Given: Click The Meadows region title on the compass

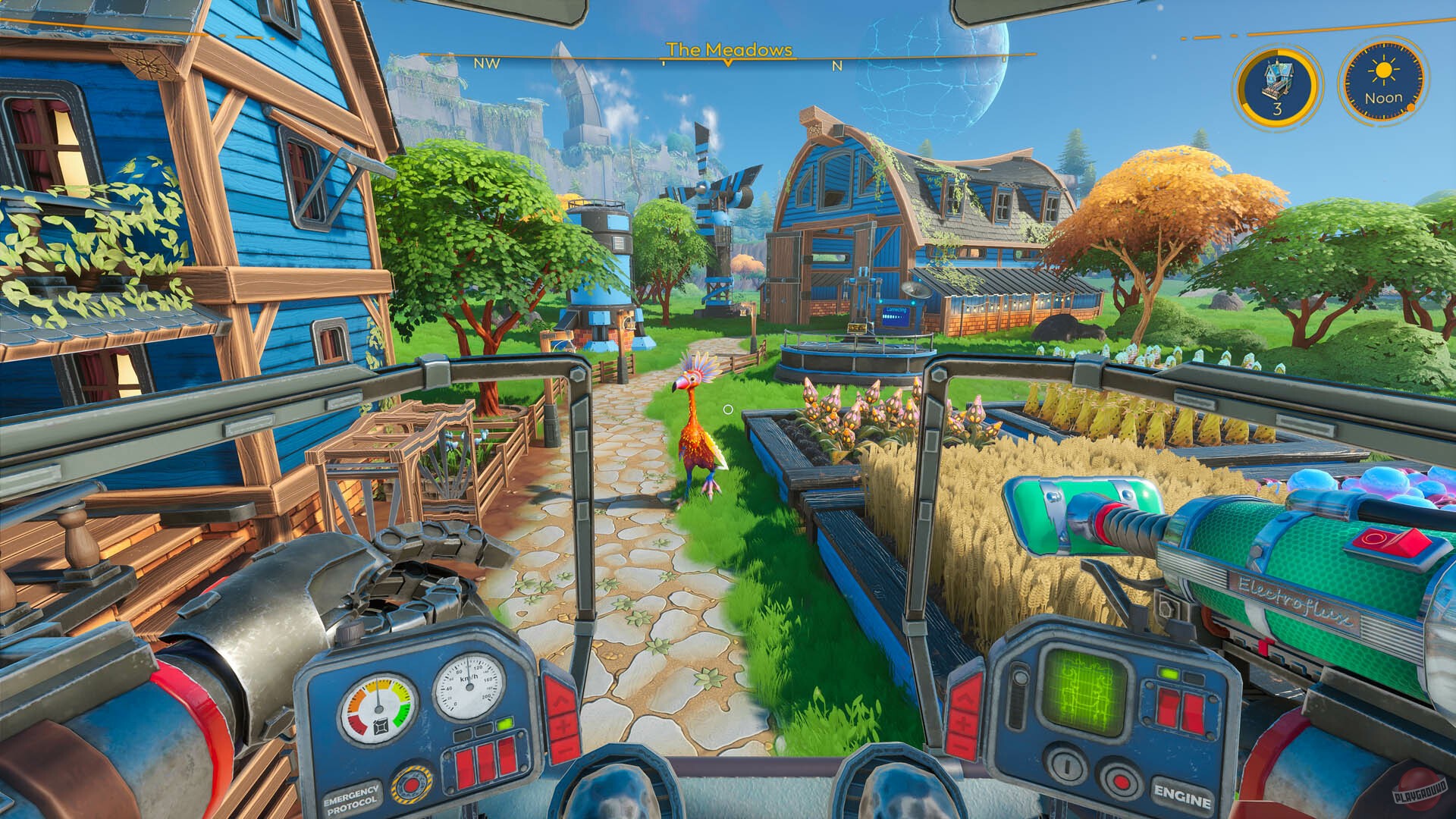Looking at the screenshot, I should coord(728,50).
